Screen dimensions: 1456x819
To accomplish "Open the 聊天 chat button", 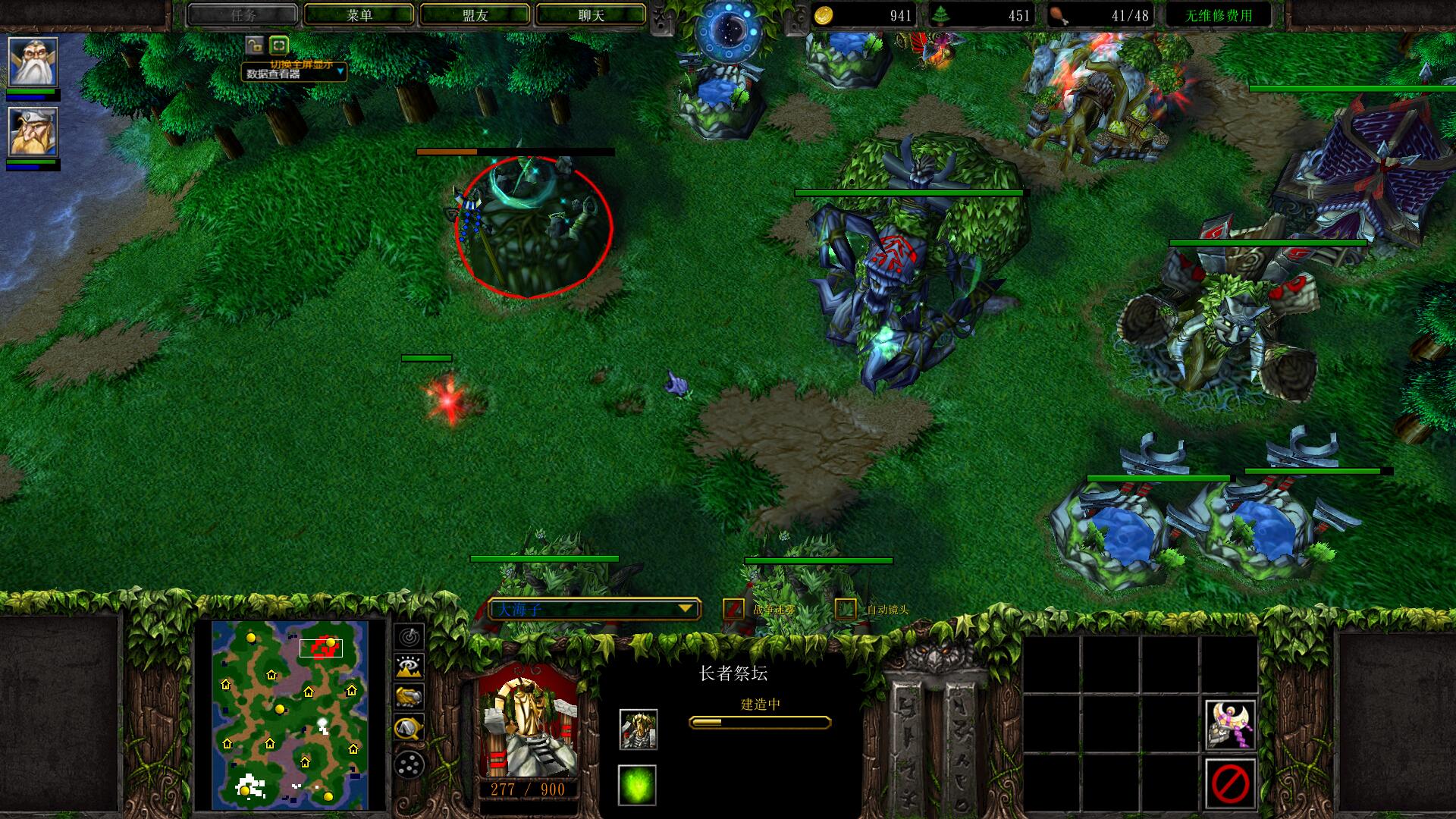I will coord(591,15).
